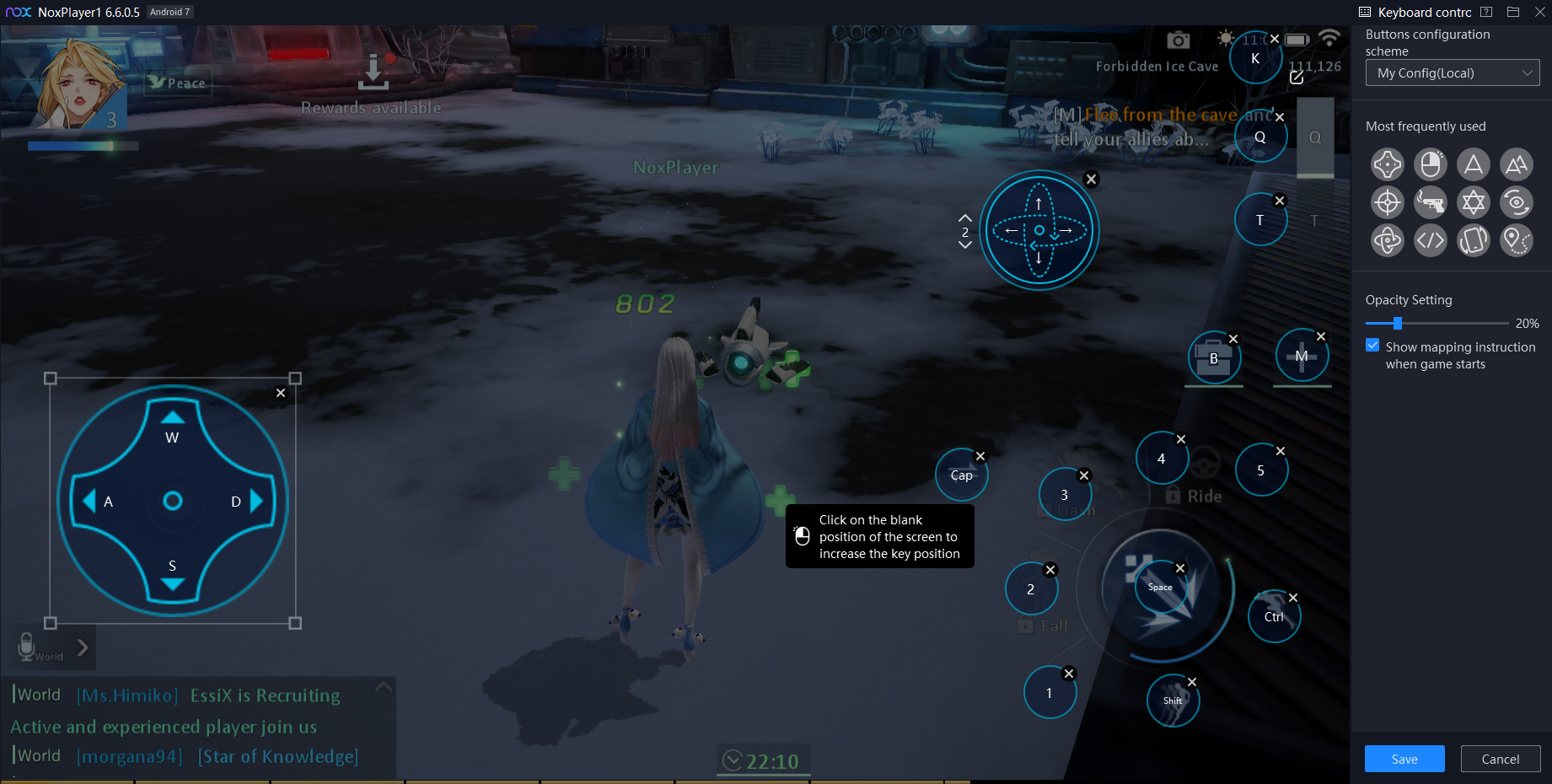Toggle Show mapping instruction checkbox
1552x784 pixels.
[x=1372, y=346]
